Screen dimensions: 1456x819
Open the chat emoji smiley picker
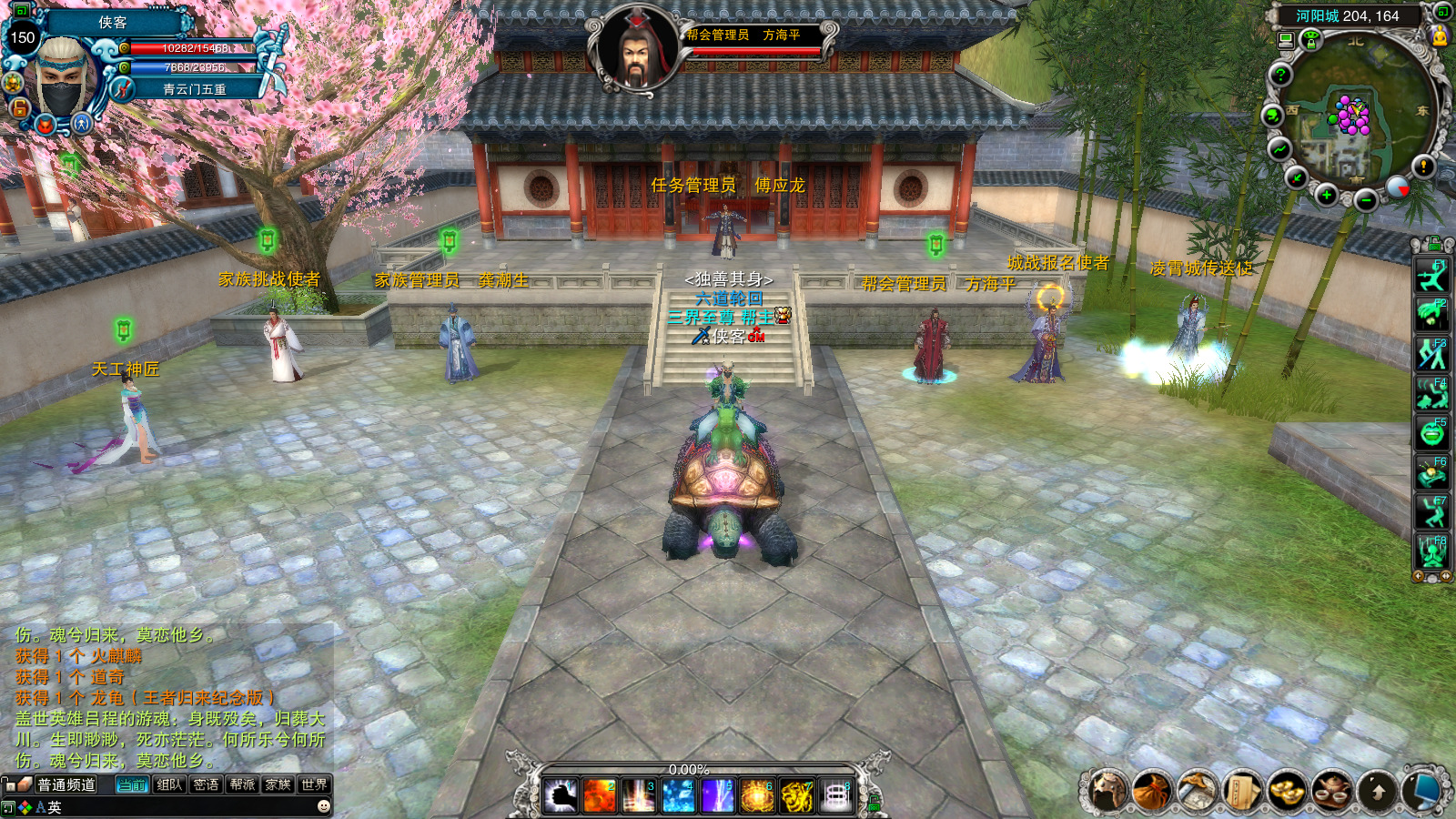323,806
